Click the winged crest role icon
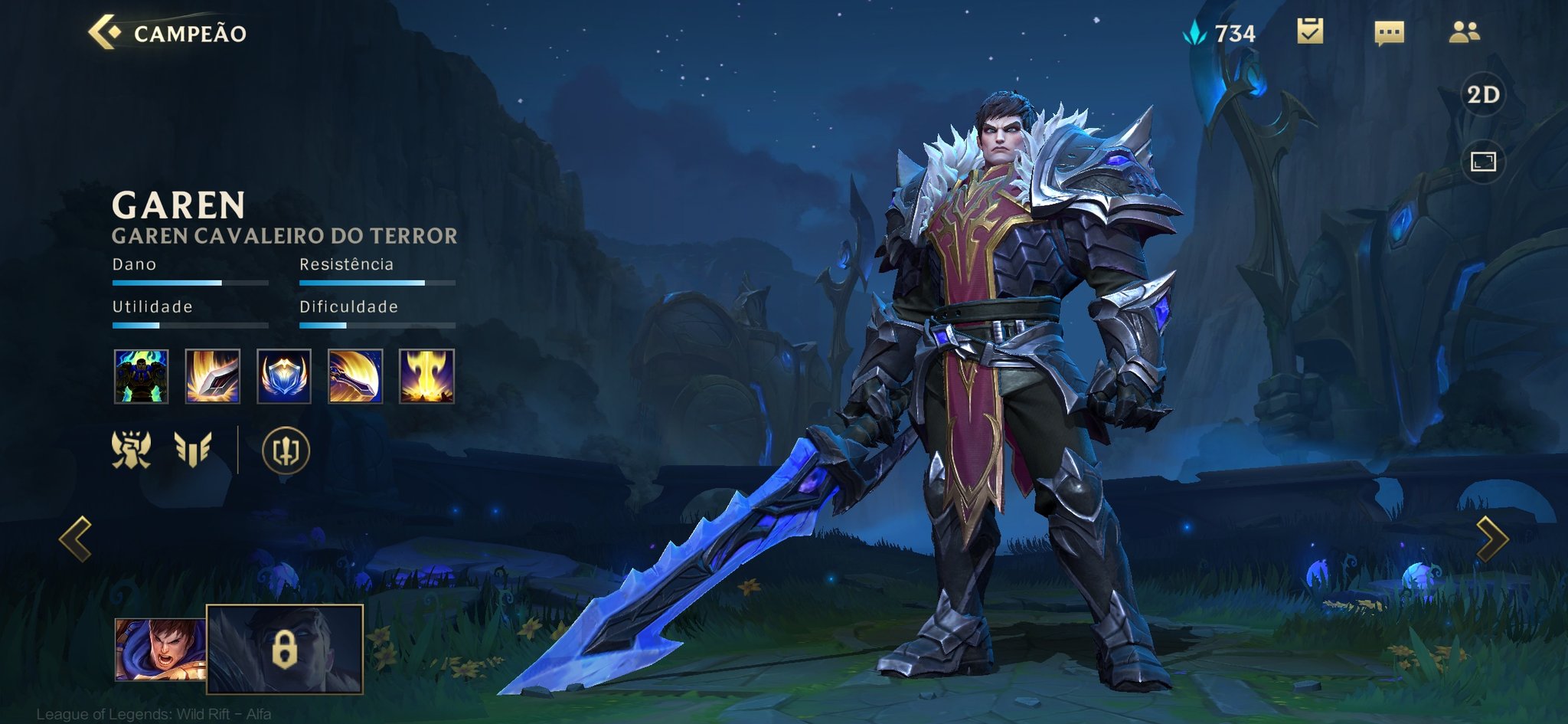This screenshot has height=724, width=1568. click(x=131, y=450)
